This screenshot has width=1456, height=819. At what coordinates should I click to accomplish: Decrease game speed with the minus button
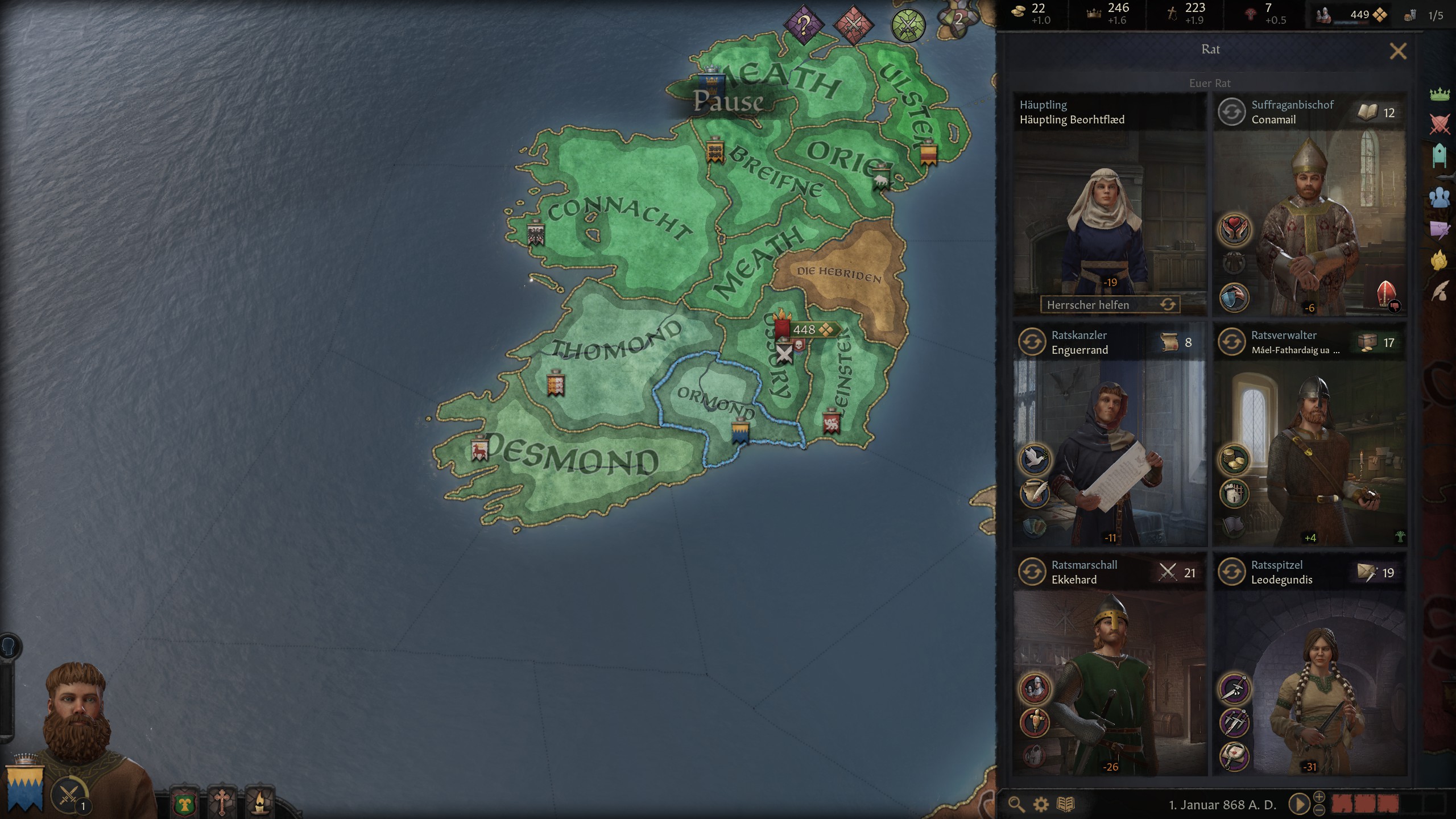click(1319, 810)
